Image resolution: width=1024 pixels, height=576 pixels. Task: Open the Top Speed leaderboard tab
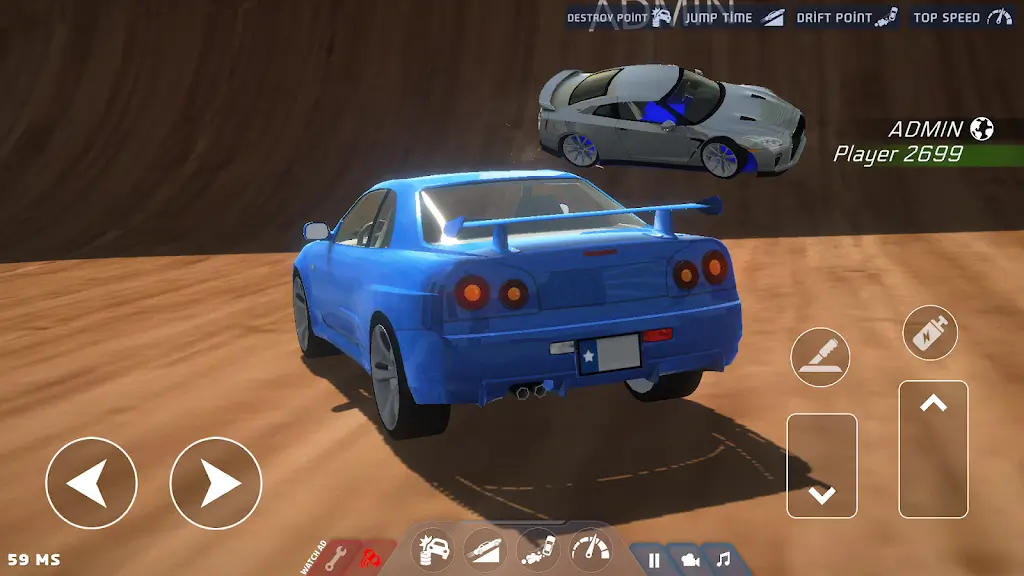(962, 17)
